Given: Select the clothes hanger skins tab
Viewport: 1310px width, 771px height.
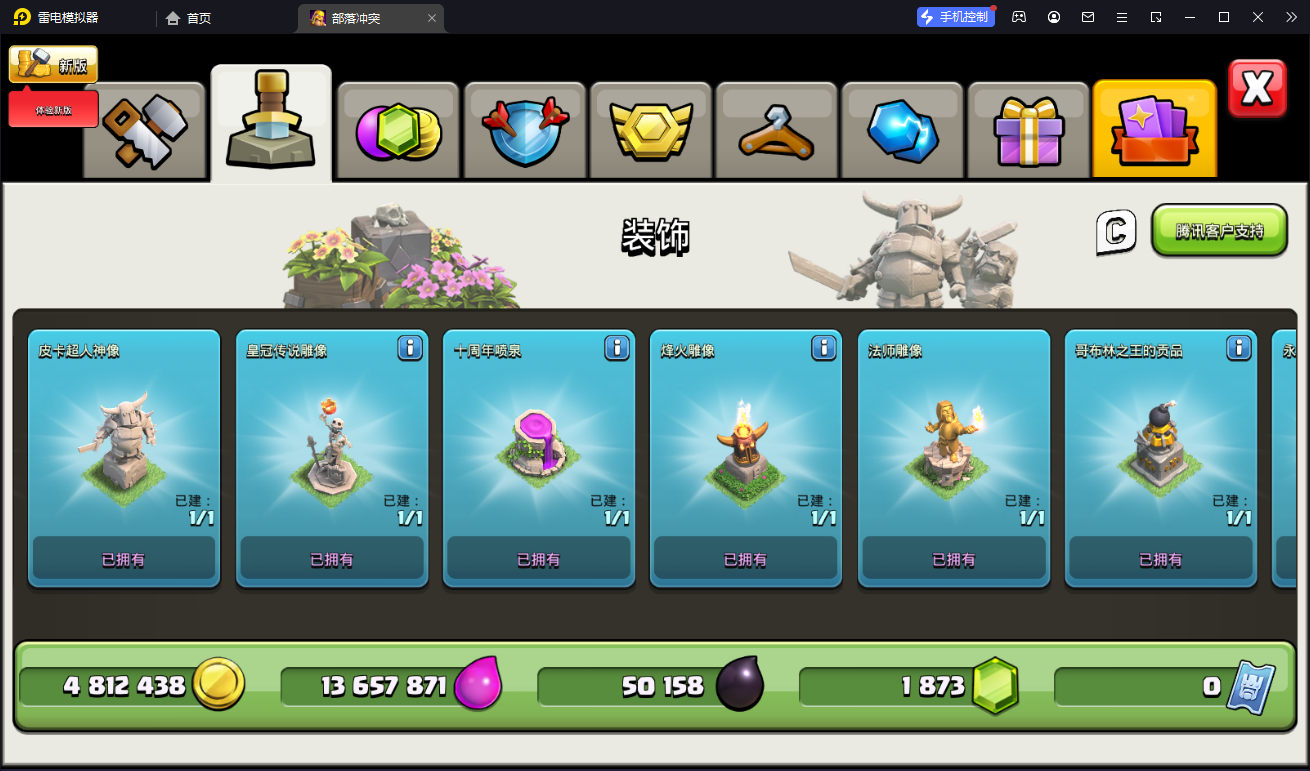Looking at the screenshot, I should click(x=777, y=131).
